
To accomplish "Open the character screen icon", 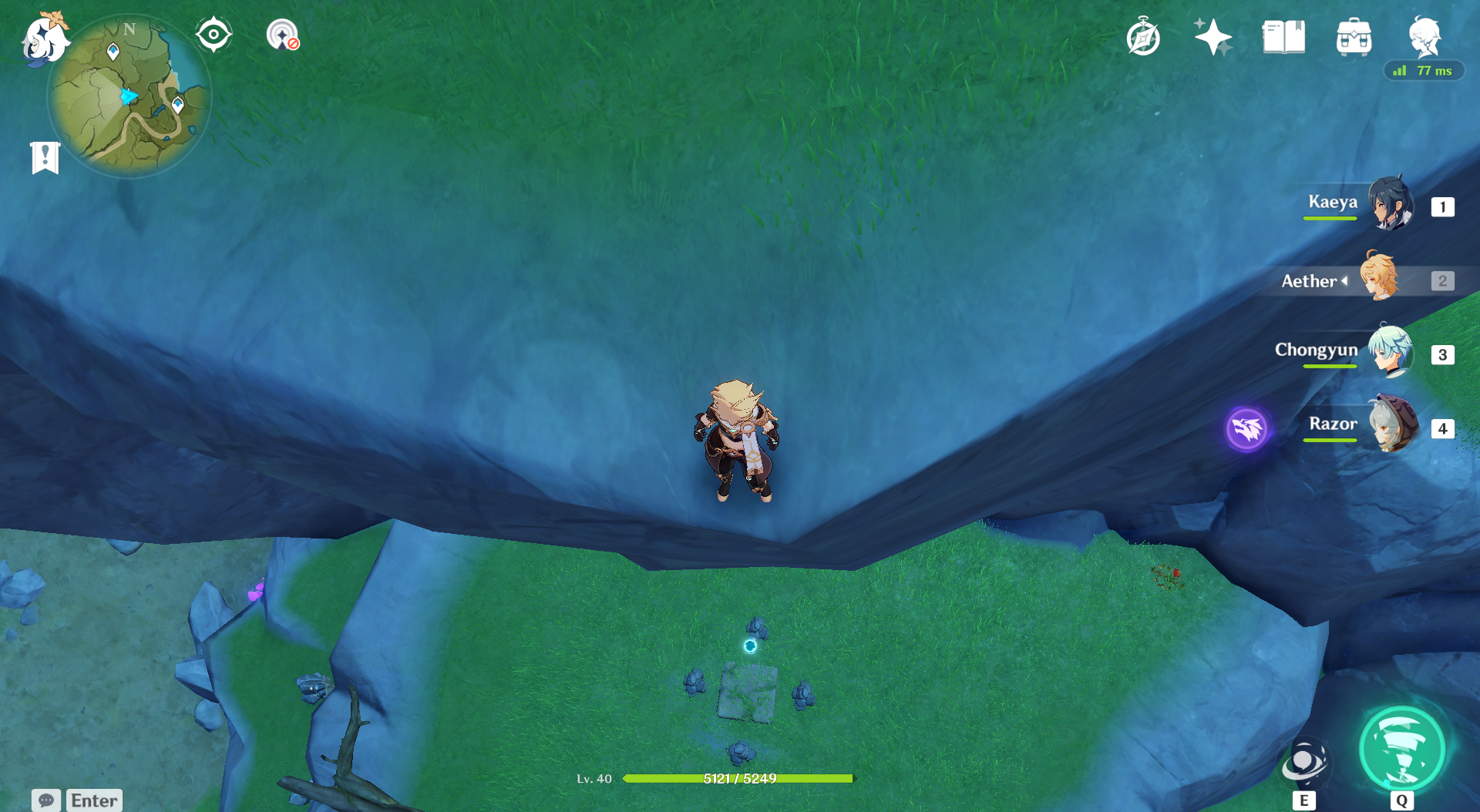I will tap(1424, 35).
